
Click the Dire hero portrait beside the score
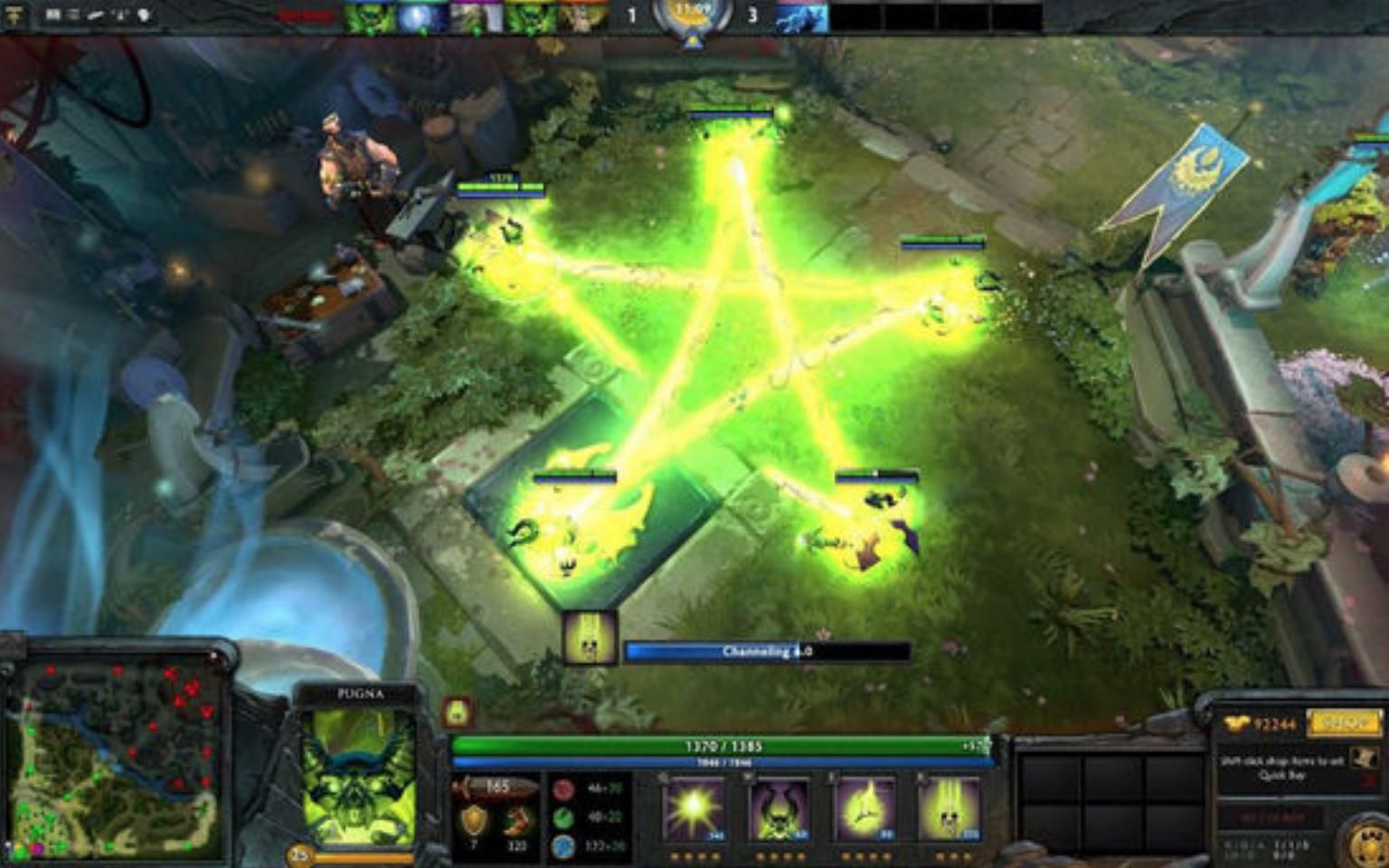pyautogui.click(x=800, y=15)
